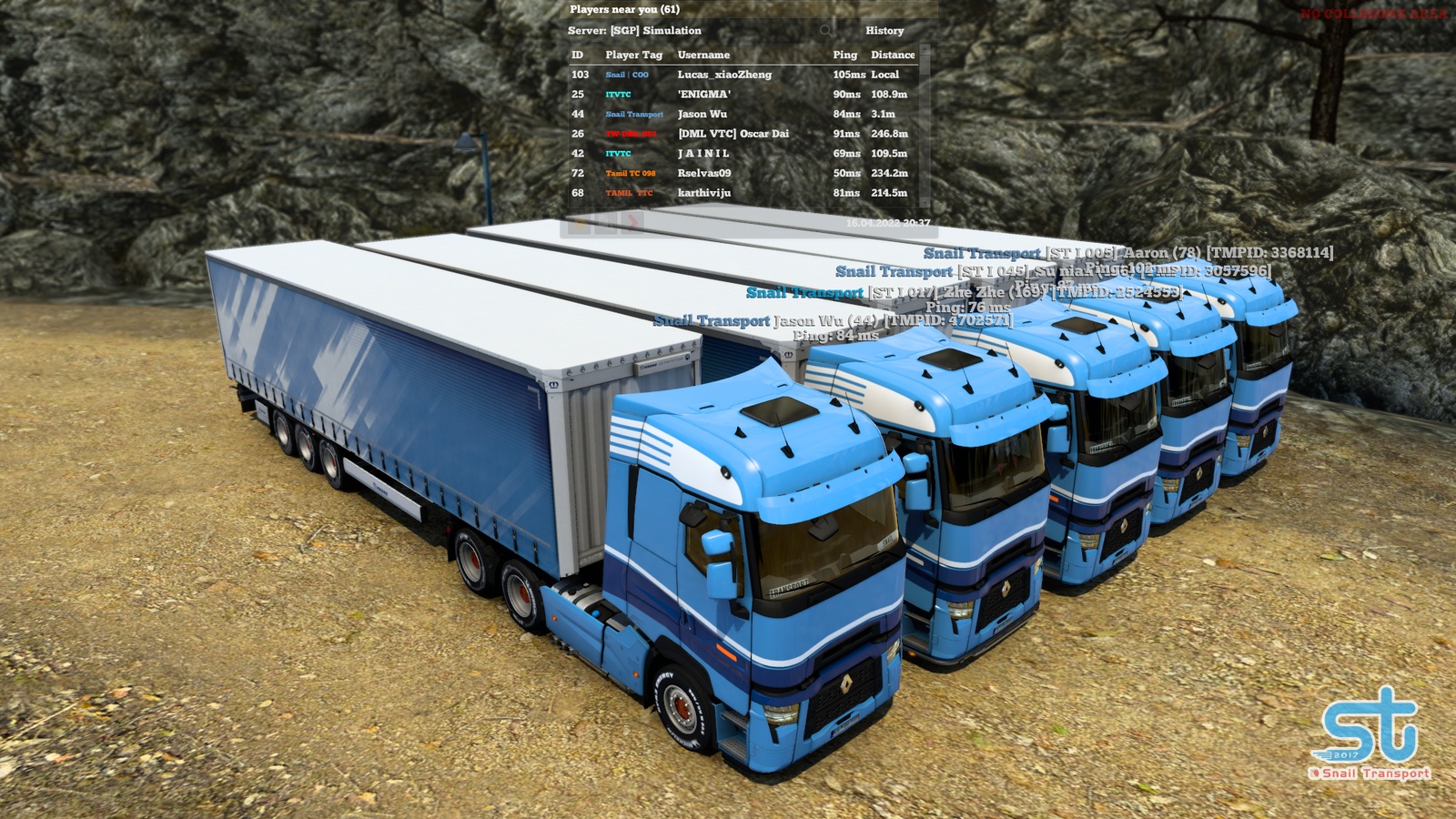Viewport: 1456px width, 819px height.
Task: Choose Jason Wu in the player list
Action: pos(702,115)
